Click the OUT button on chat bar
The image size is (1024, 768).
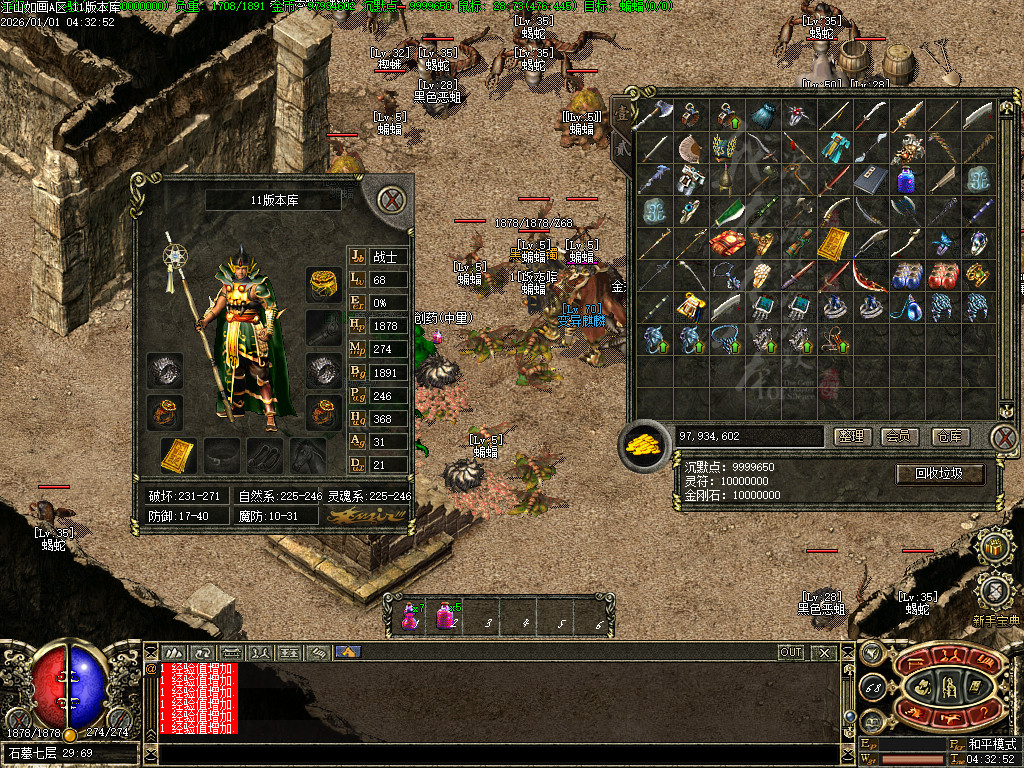[x=791, y=652]
